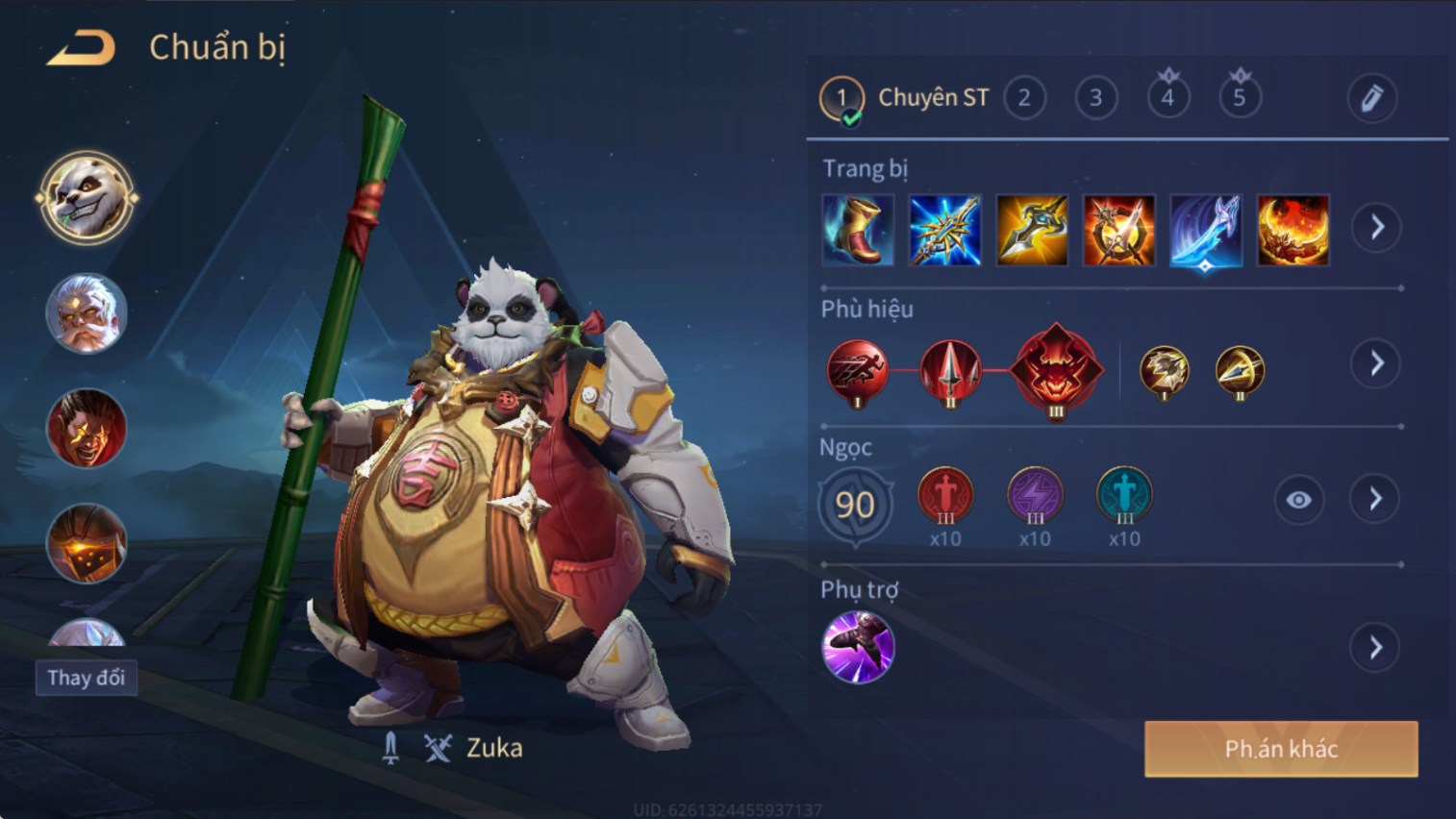This screenshot has width=1456, height=819.
Task: Switch to build preset 3
Action: click(1095, 98)
